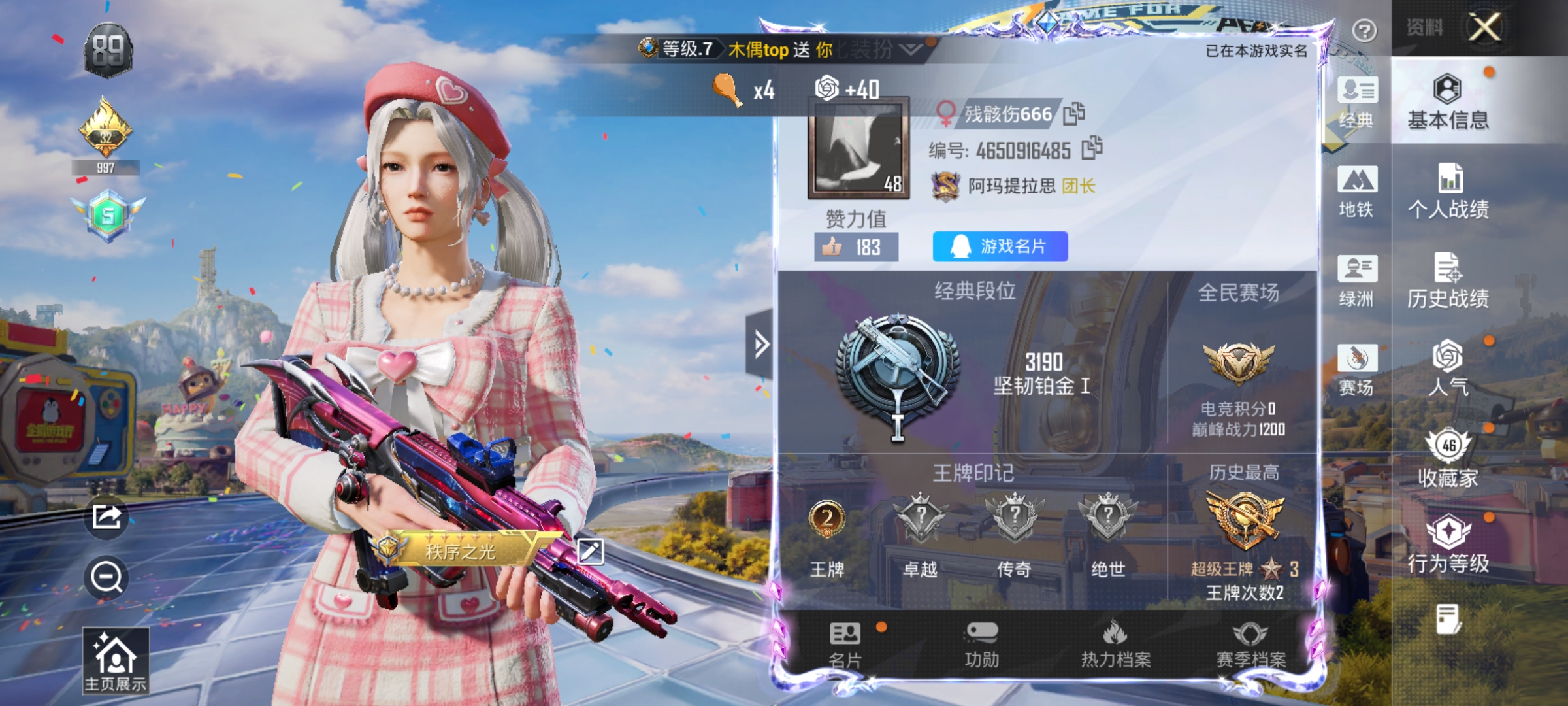This screenshot has width=1568, height=706.
Task: Switch to 绿洲 oasis mode stats
Action: [x=1358, y=280]
